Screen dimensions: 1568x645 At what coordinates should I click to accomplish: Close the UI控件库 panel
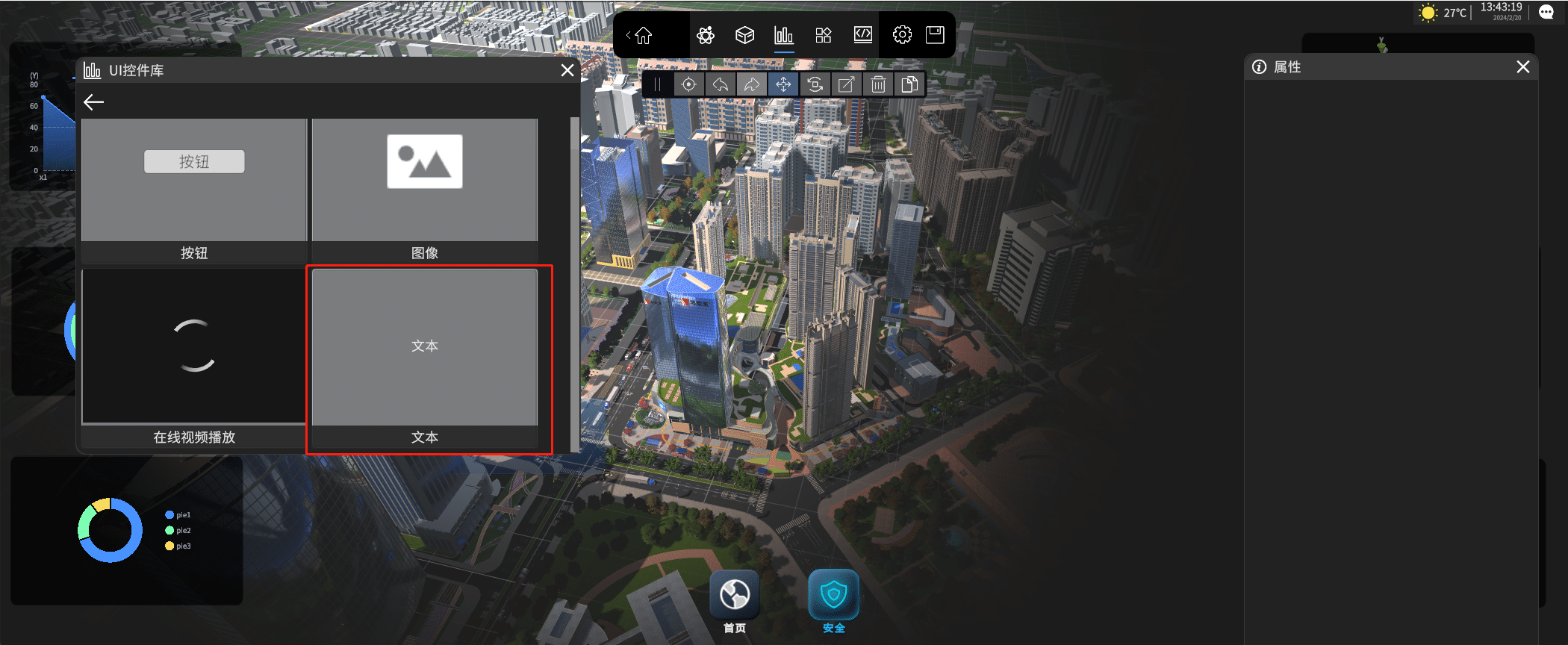coord(567,70)
